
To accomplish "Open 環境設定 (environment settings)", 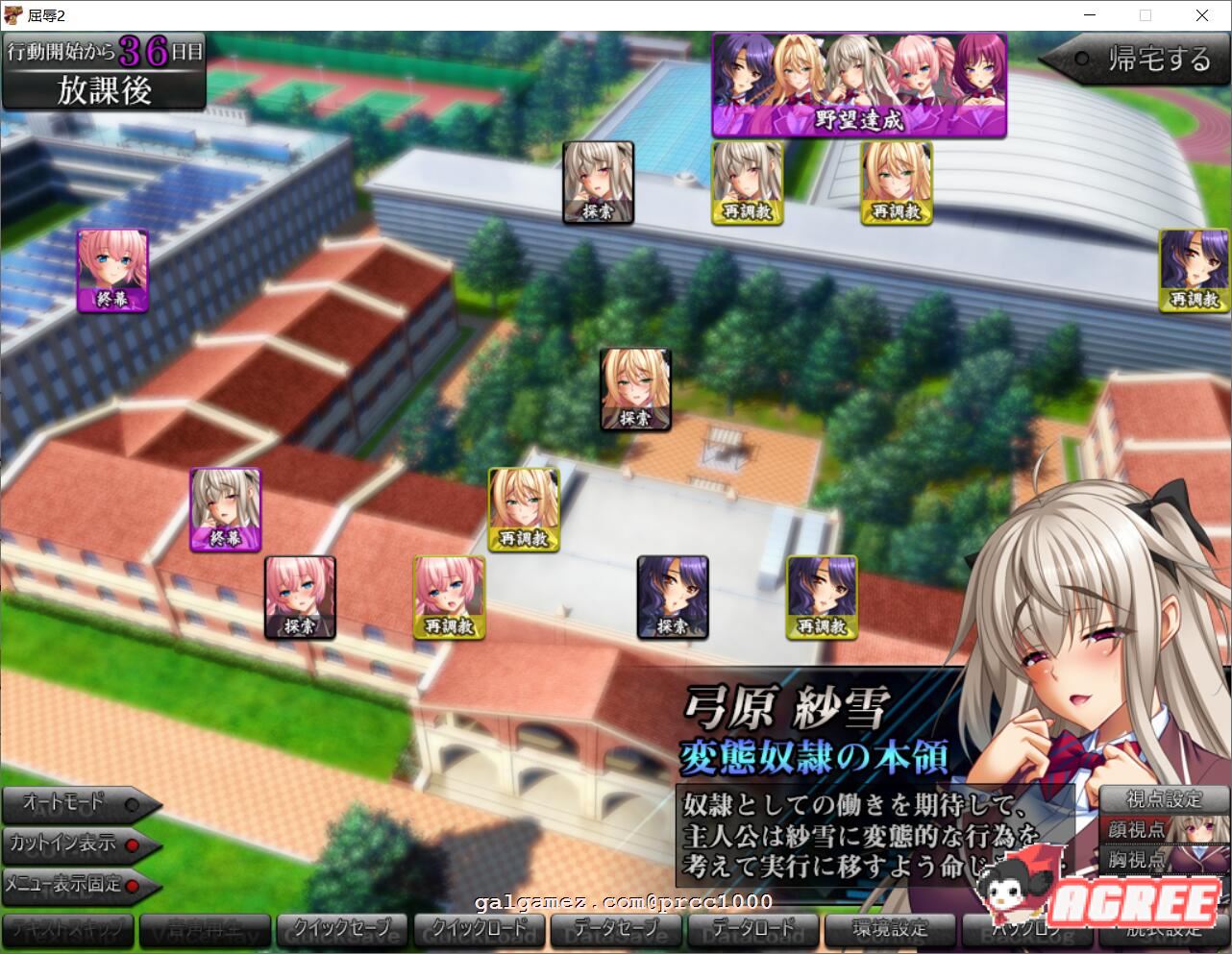I will (x=889, y=929).
